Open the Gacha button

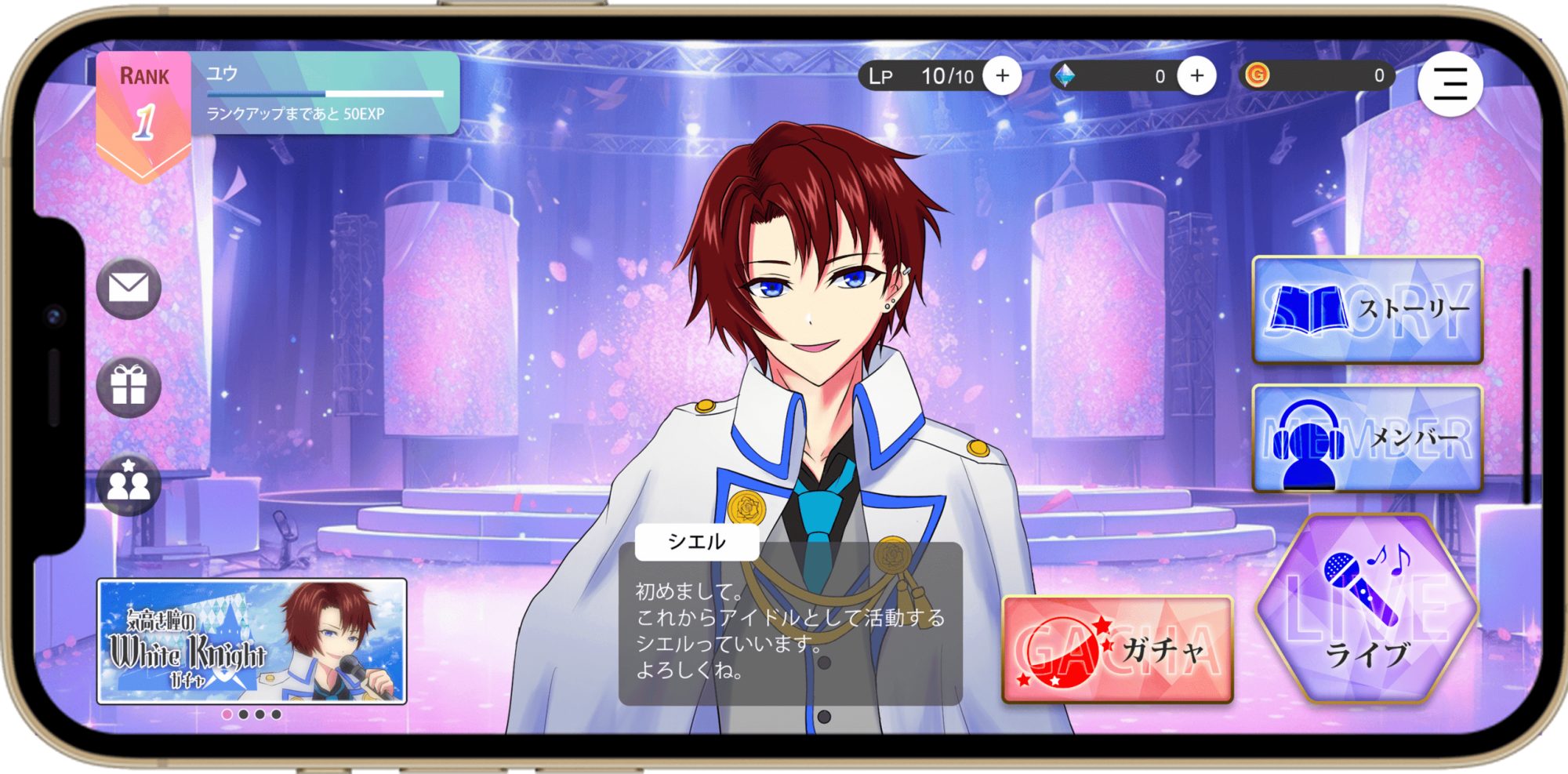click(x=1117, y=649)
